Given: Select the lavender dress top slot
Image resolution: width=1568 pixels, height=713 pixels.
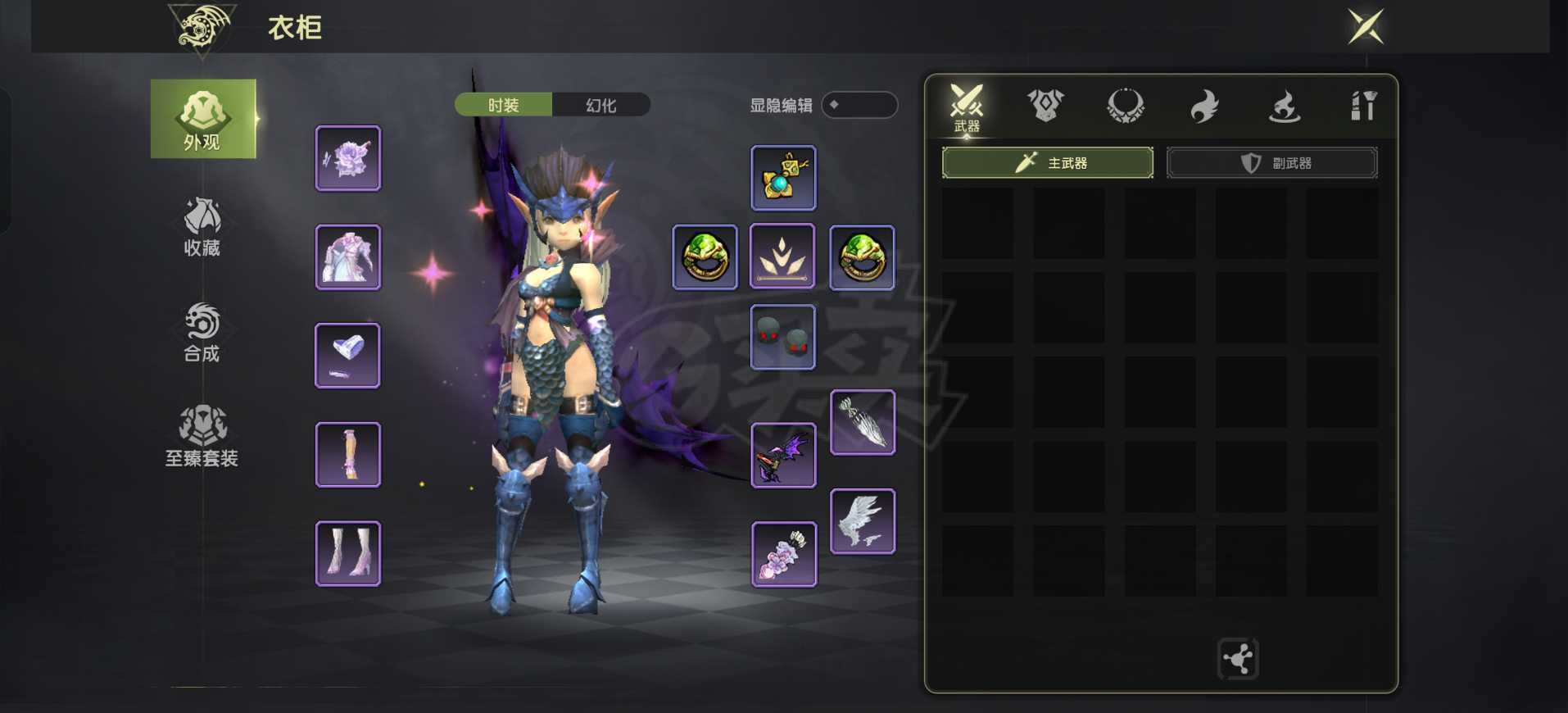Looking at the screenshot, I should click(348, 257).
